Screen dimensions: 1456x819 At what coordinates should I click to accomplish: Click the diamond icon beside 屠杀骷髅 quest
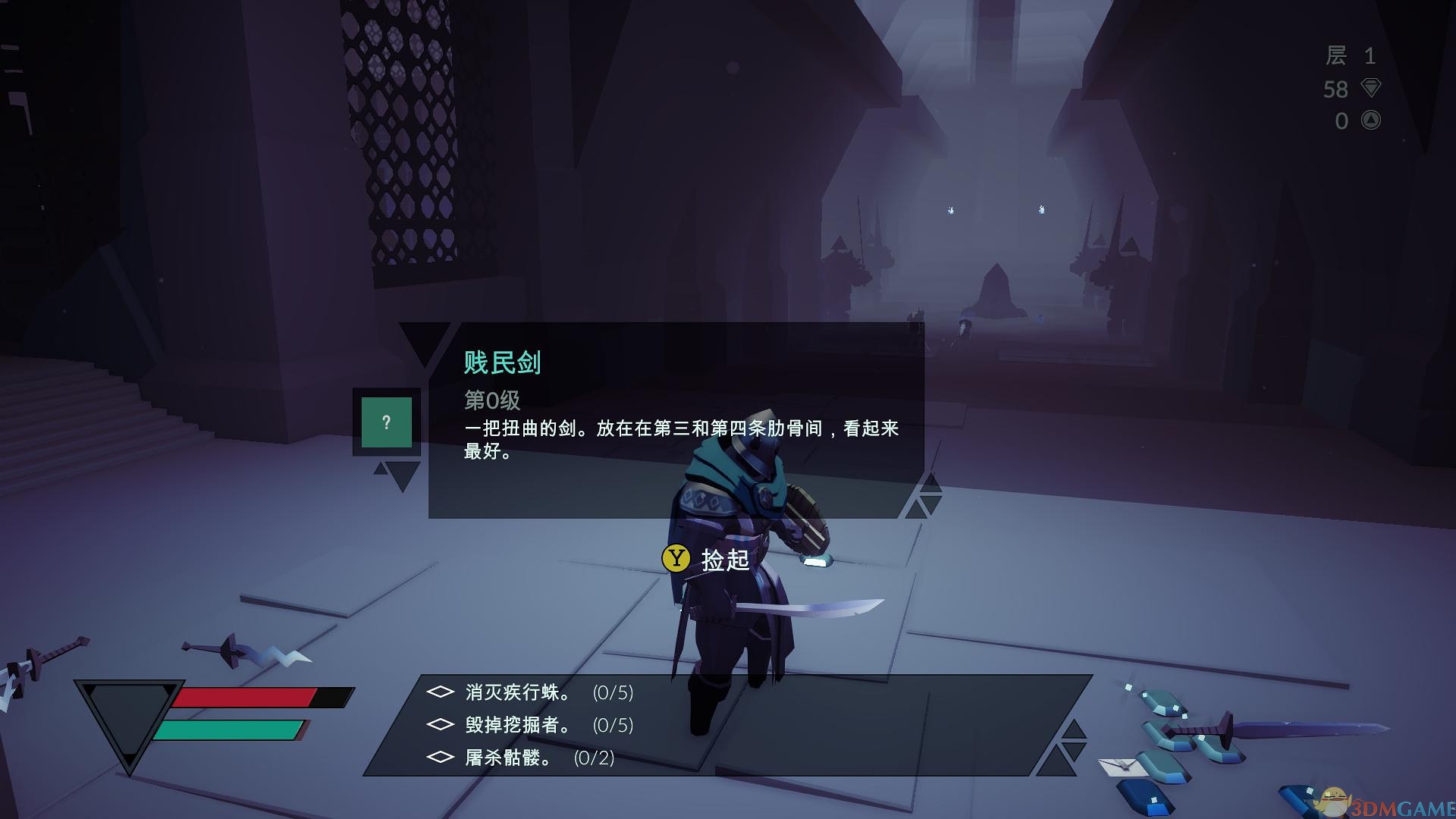click(x=440, y=758)
